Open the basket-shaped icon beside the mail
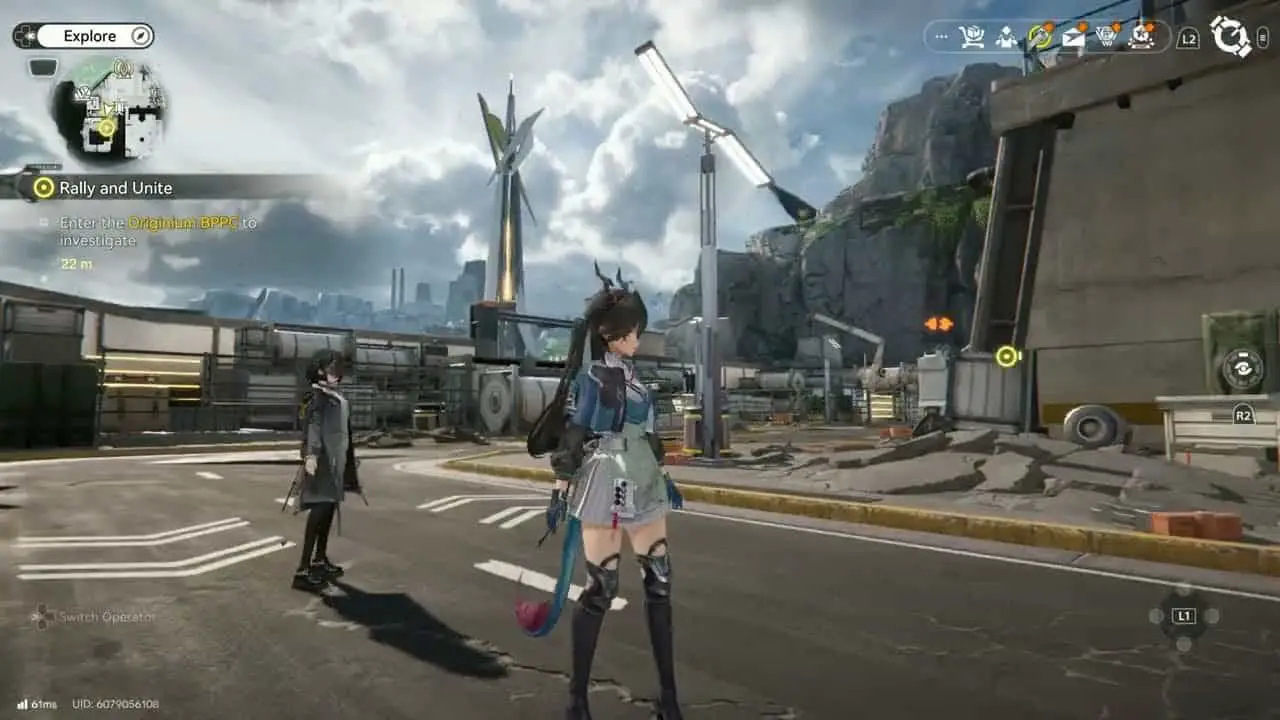This screenshot has width=1280, height=720. (1107, 37)
